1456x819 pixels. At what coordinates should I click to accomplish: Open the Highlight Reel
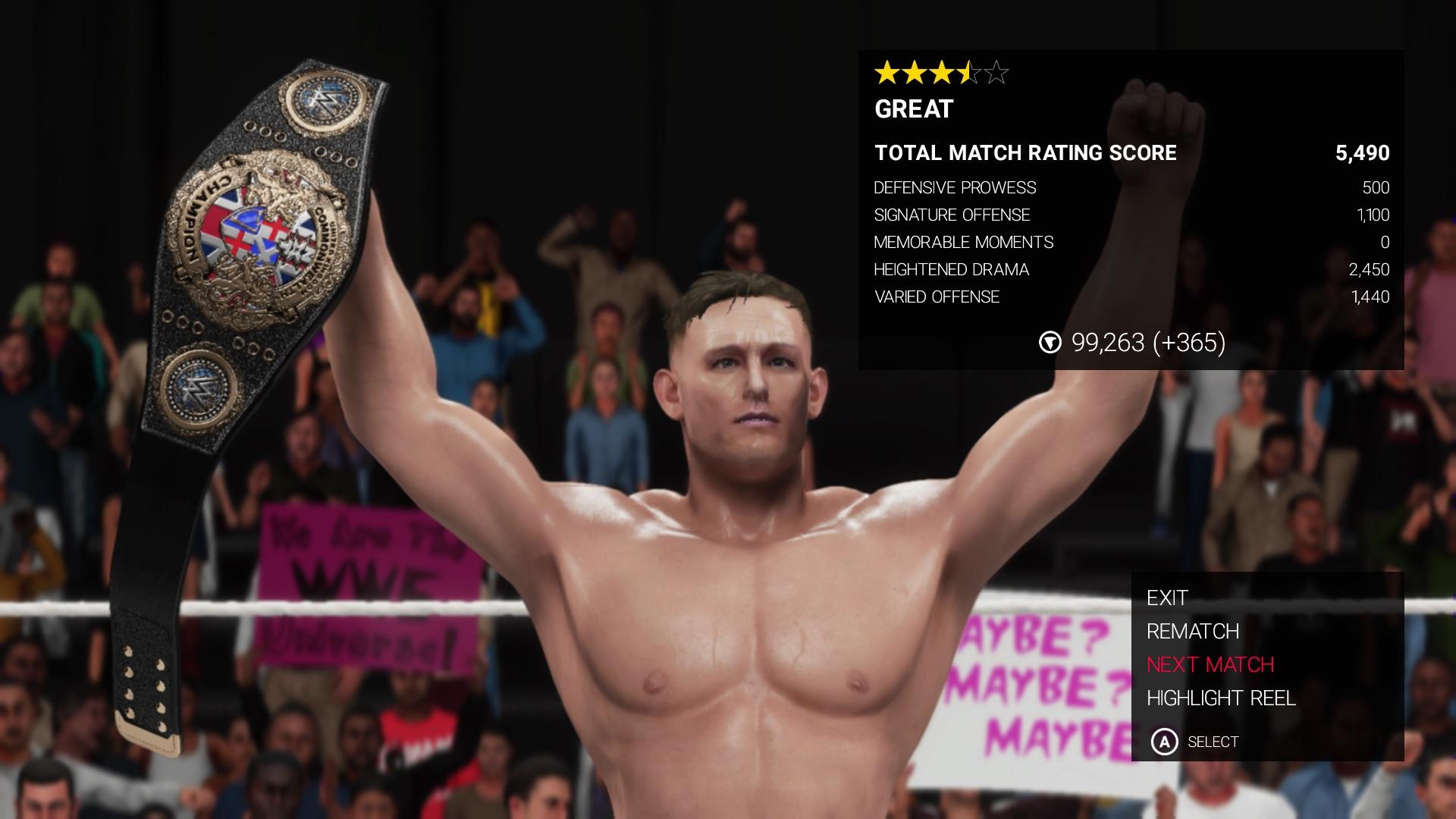pyautogui.click(x=1221, y=698)
